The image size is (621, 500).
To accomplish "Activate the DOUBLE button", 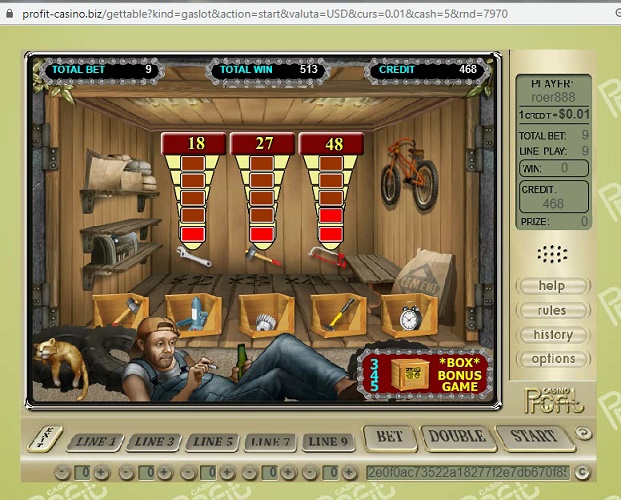I will coord(457,437).
